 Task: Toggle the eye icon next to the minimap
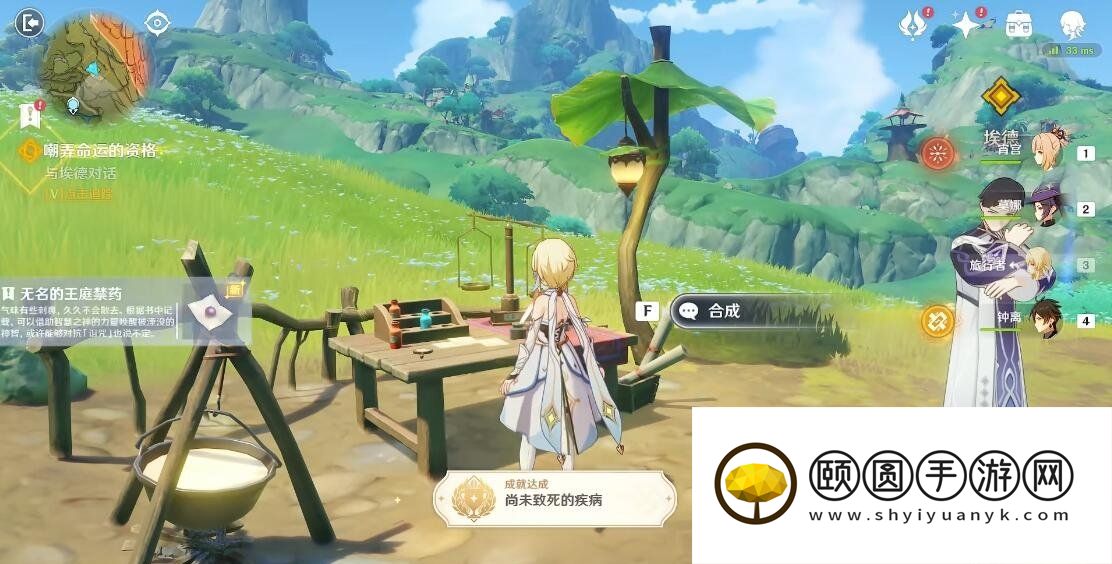click(157, 22)
